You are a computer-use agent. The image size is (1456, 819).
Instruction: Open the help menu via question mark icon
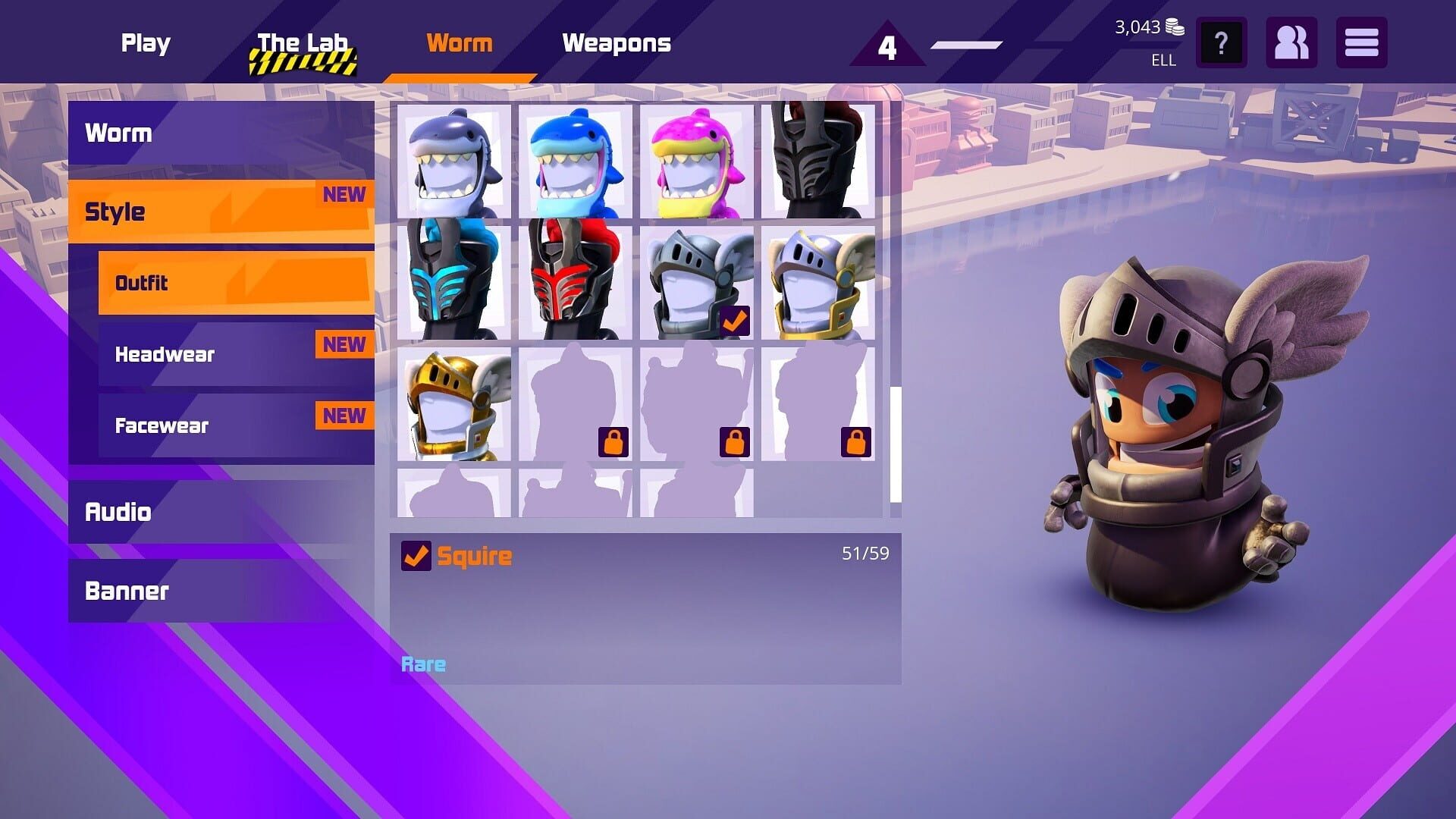pyautogui.click(x=1221, y=43)
